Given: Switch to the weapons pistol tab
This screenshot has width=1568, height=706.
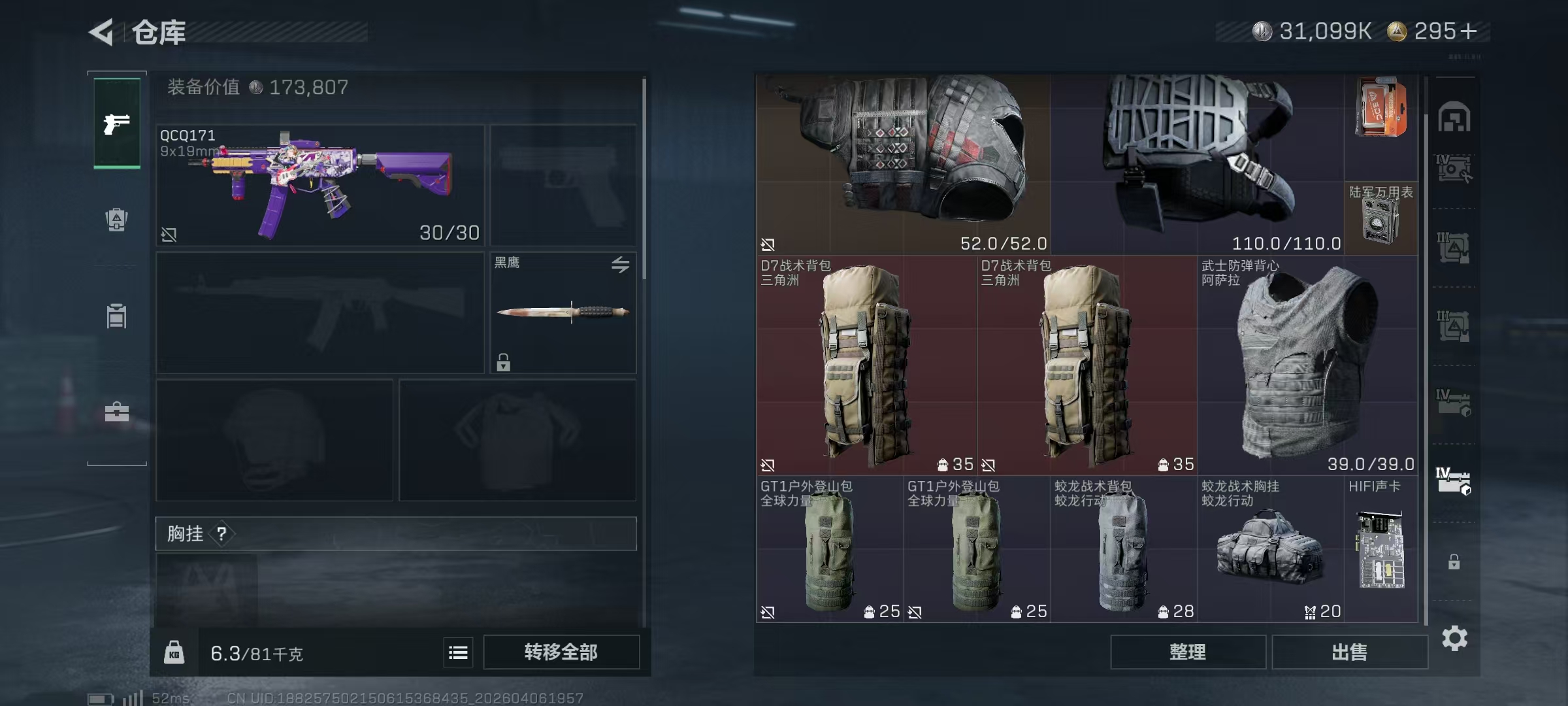Looking at the screenshot, I should tap(117, 123).
